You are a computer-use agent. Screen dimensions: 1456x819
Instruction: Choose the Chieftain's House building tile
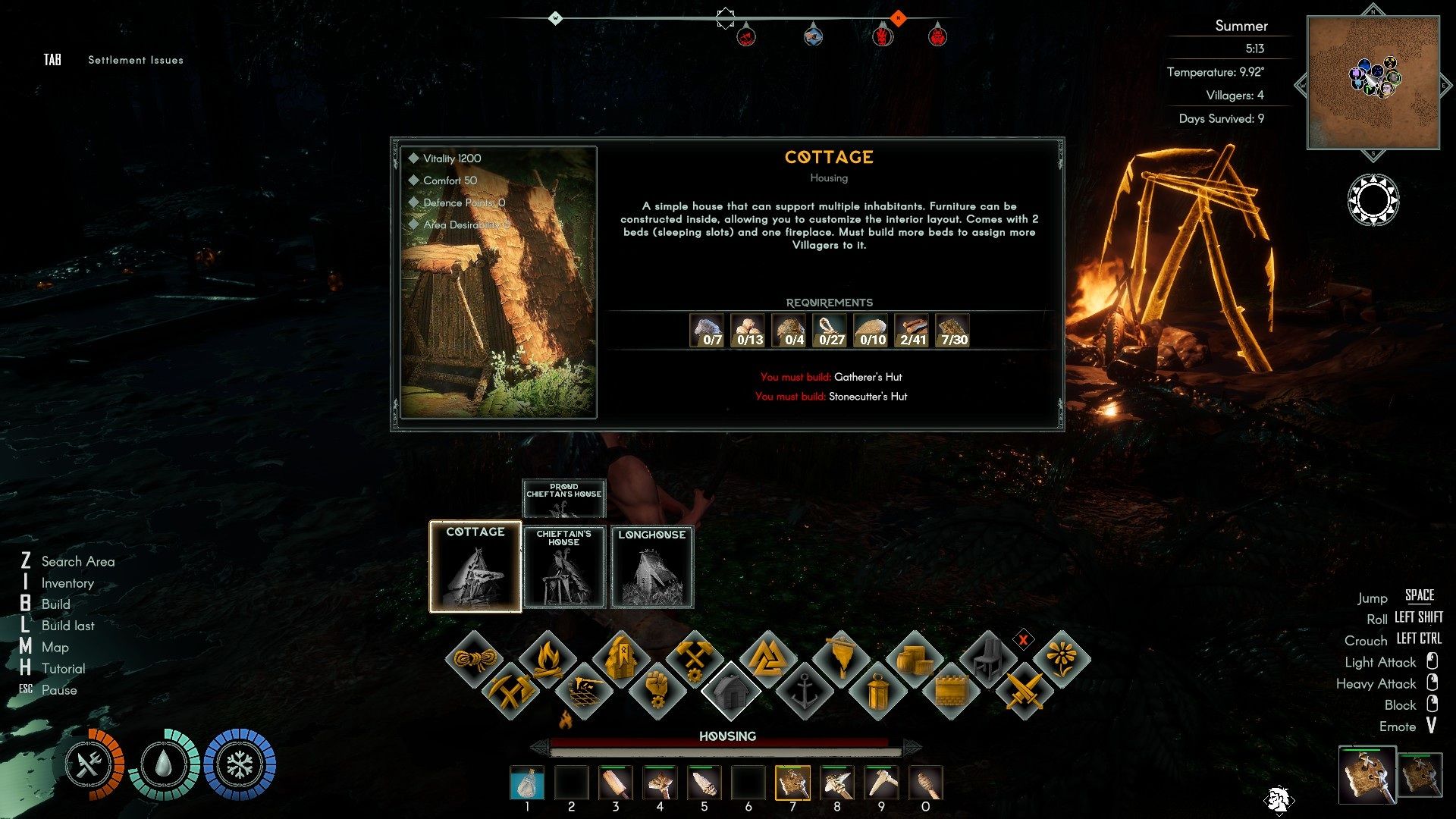(563, 567)
